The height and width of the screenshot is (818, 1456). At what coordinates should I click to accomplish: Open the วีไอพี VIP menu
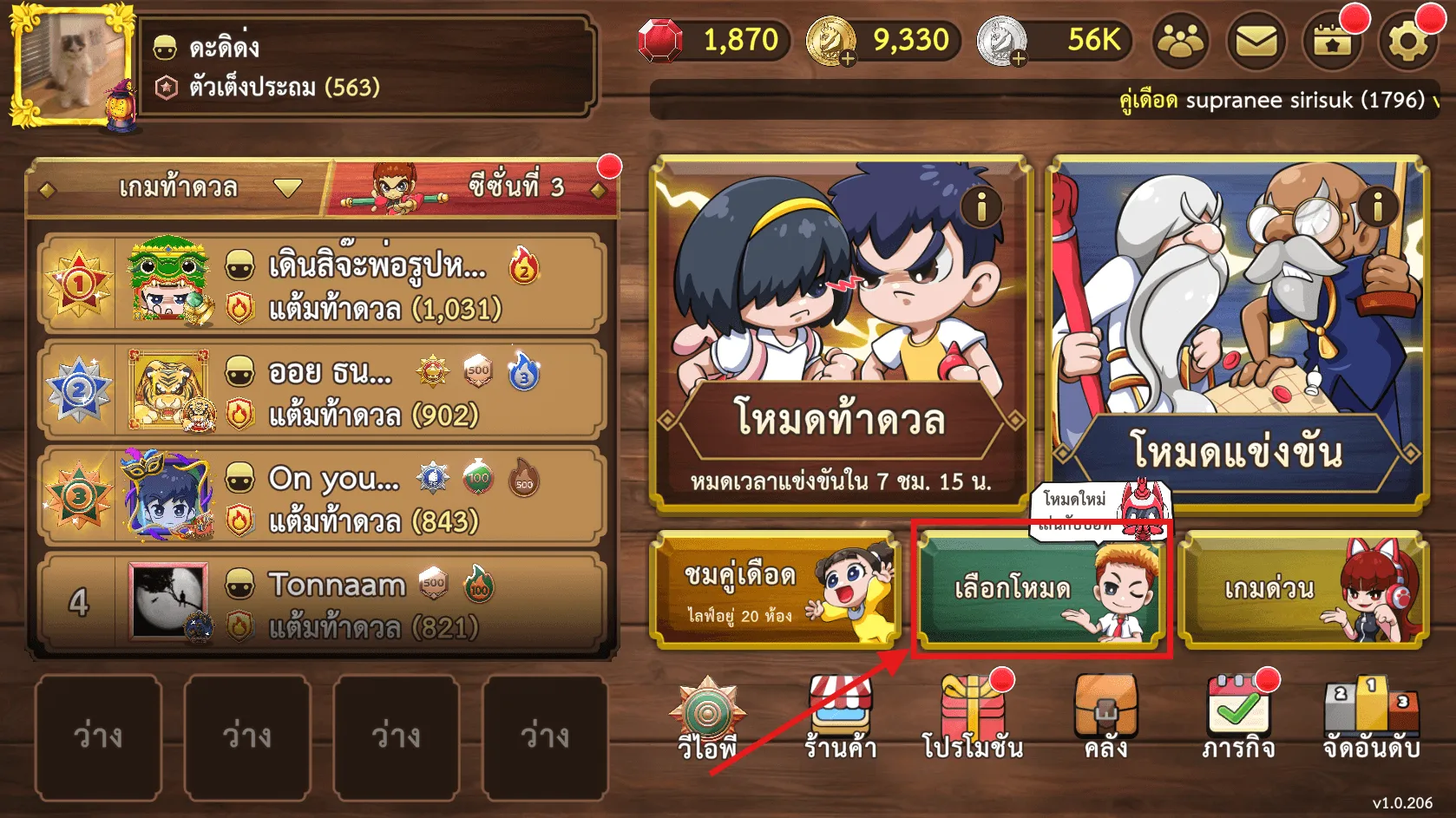click(x=707, y=719)
